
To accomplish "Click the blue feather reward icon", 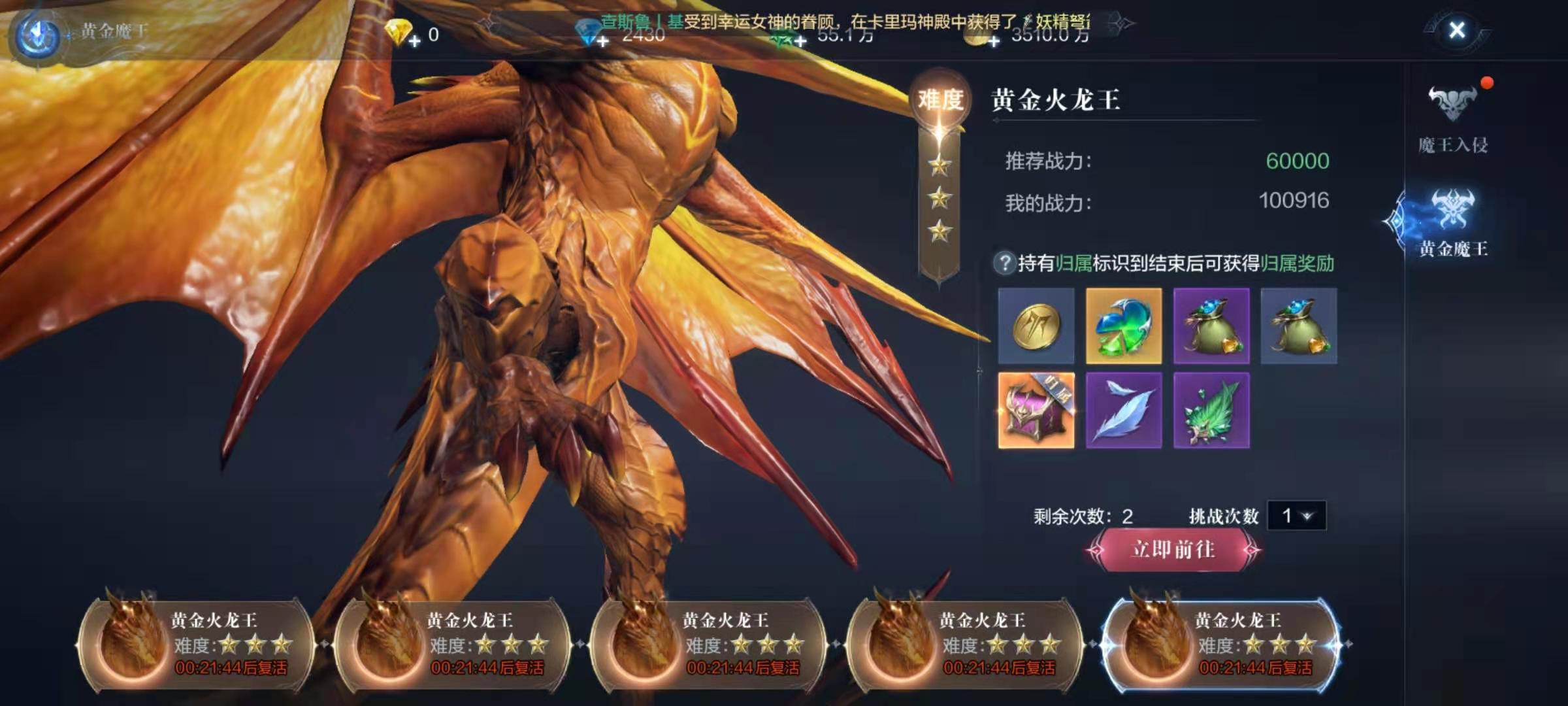I will pos(1124,412).
